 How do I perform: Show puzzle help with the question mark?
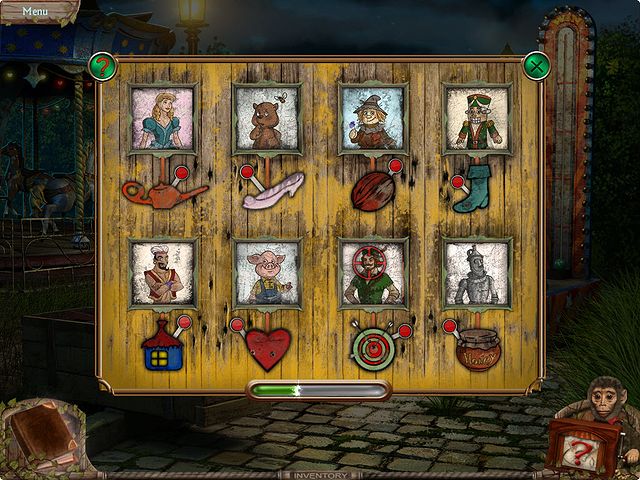pyautogui.click(x=102, y=67)
